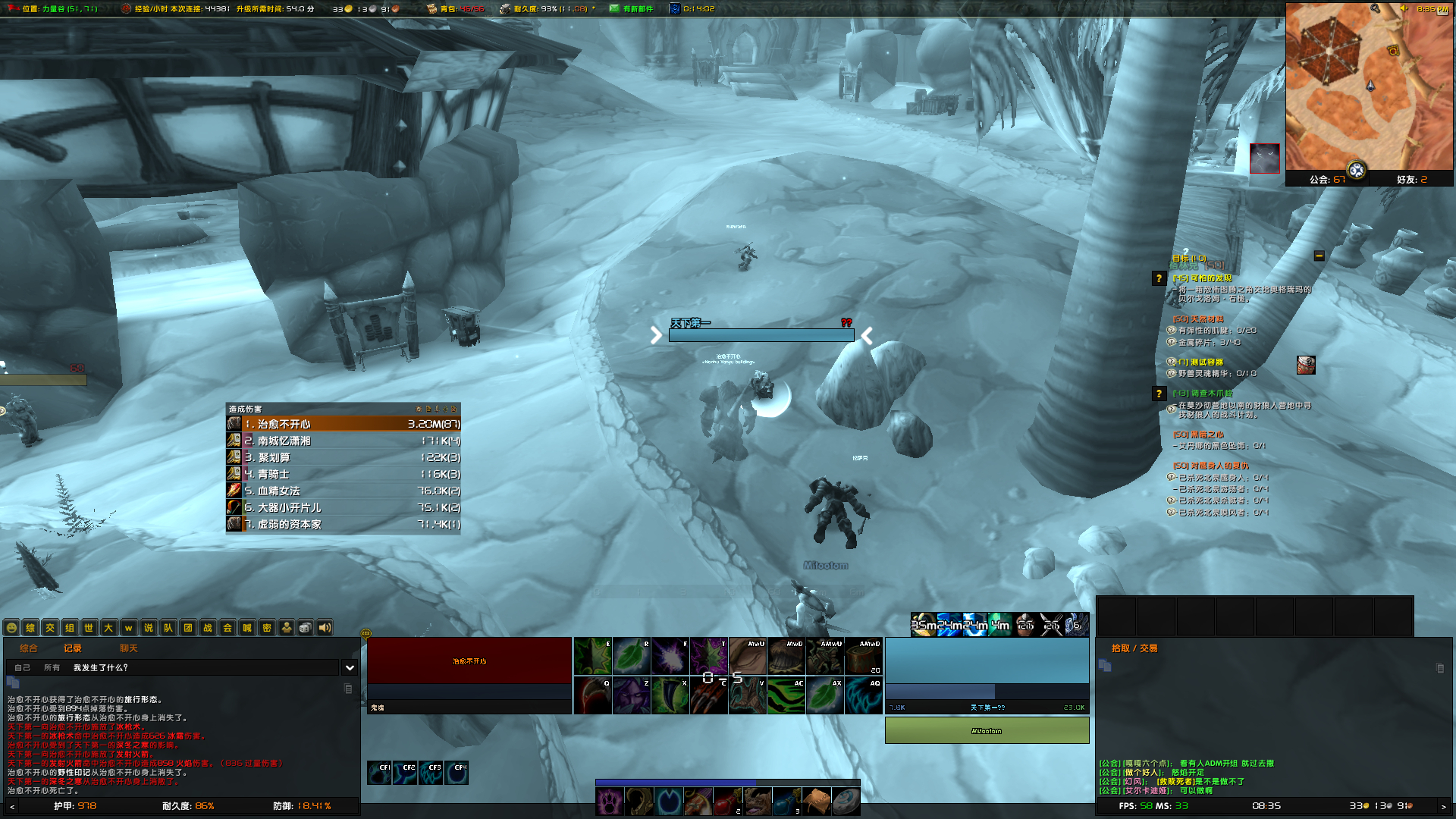Toggle the 会 guild channel filter button
The height and width of the screenshot is (819, 1456).
[228, 628]
